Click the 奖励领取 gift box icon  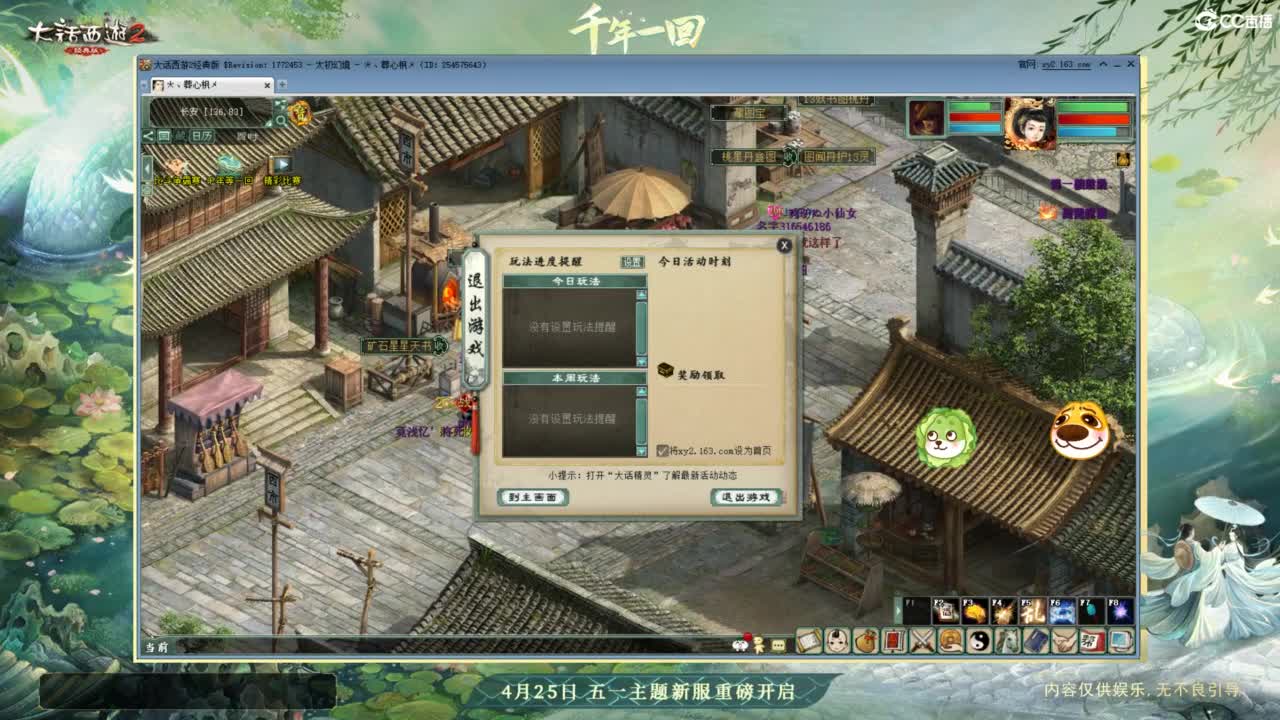(x=666, y=371)
